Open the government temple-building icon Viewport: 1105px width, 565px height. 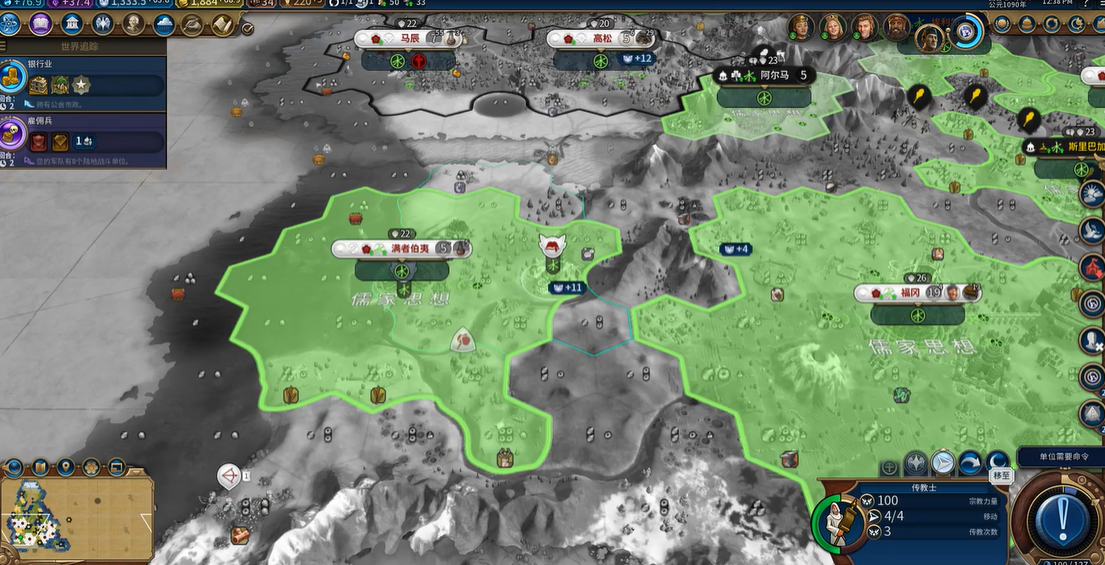pyautogui.click(x=72, y=23)
